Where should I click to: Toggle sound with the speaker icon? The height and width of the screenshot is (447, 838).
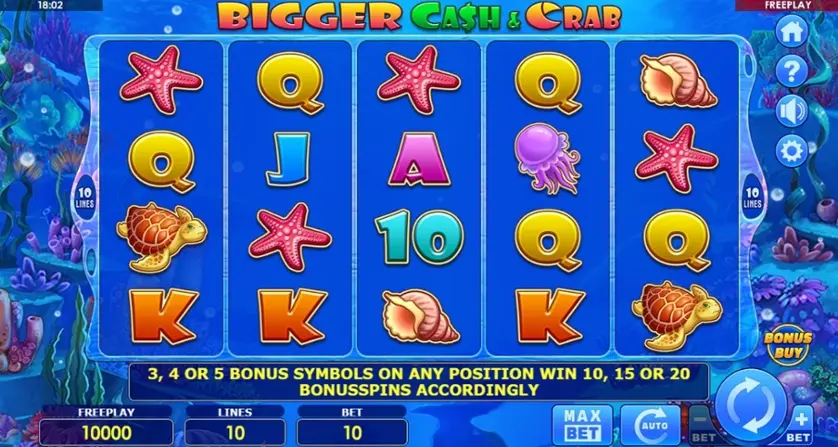tap(791, 109)
